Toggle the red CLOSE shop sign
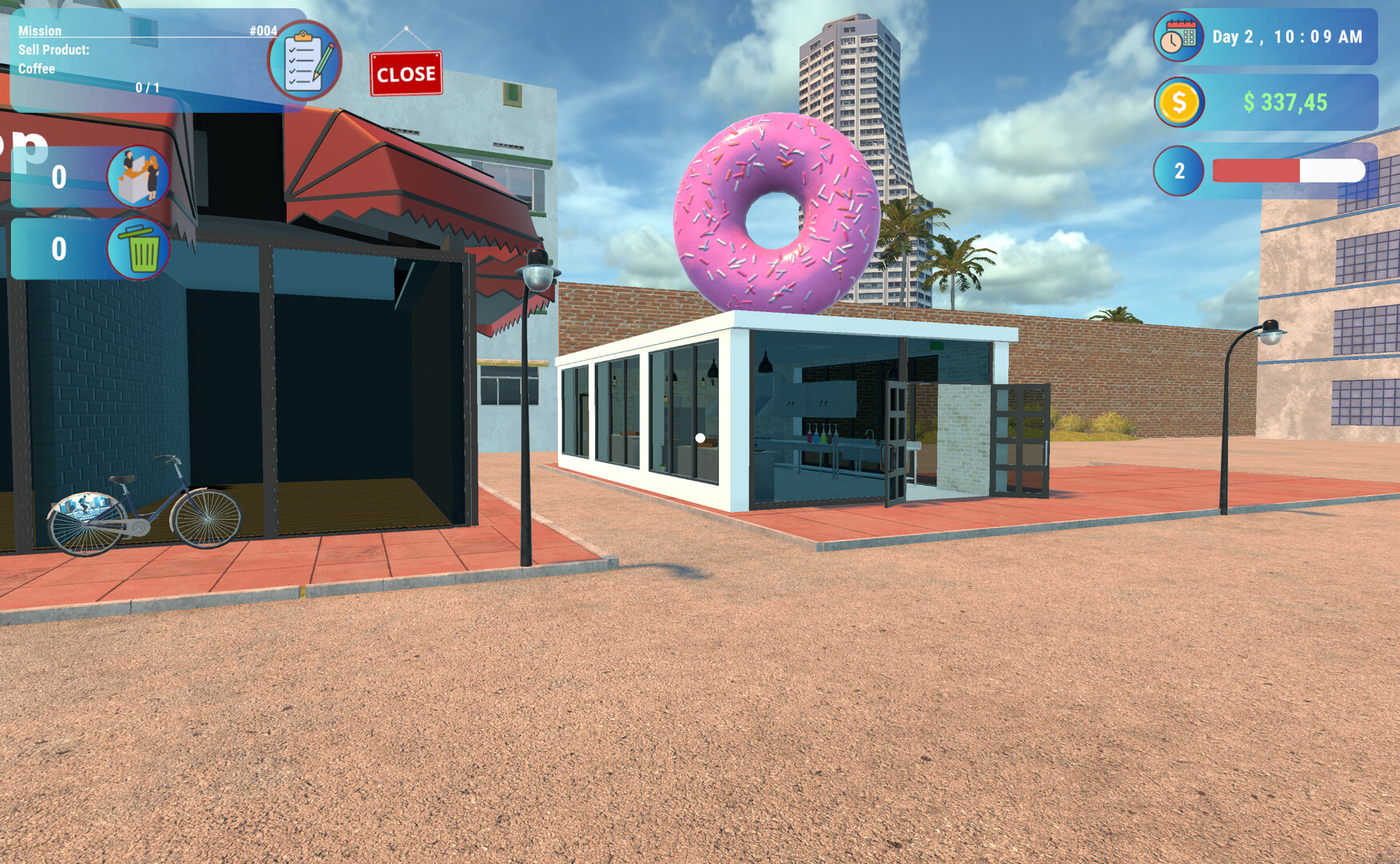 pyautogui.click(x=405, y=74)
